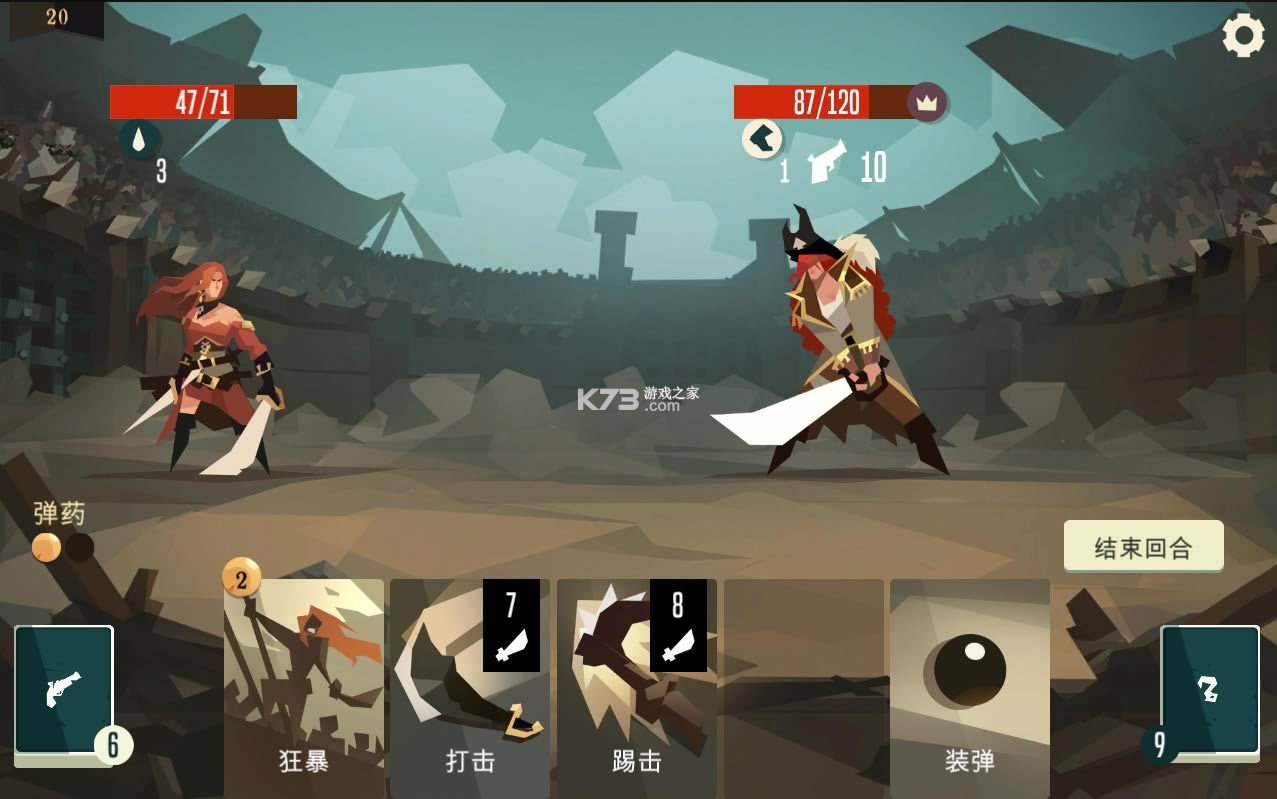Inspect the player's water drop status icon
The width and height of the screenshot is (1277, 799).
pos(139,139)
